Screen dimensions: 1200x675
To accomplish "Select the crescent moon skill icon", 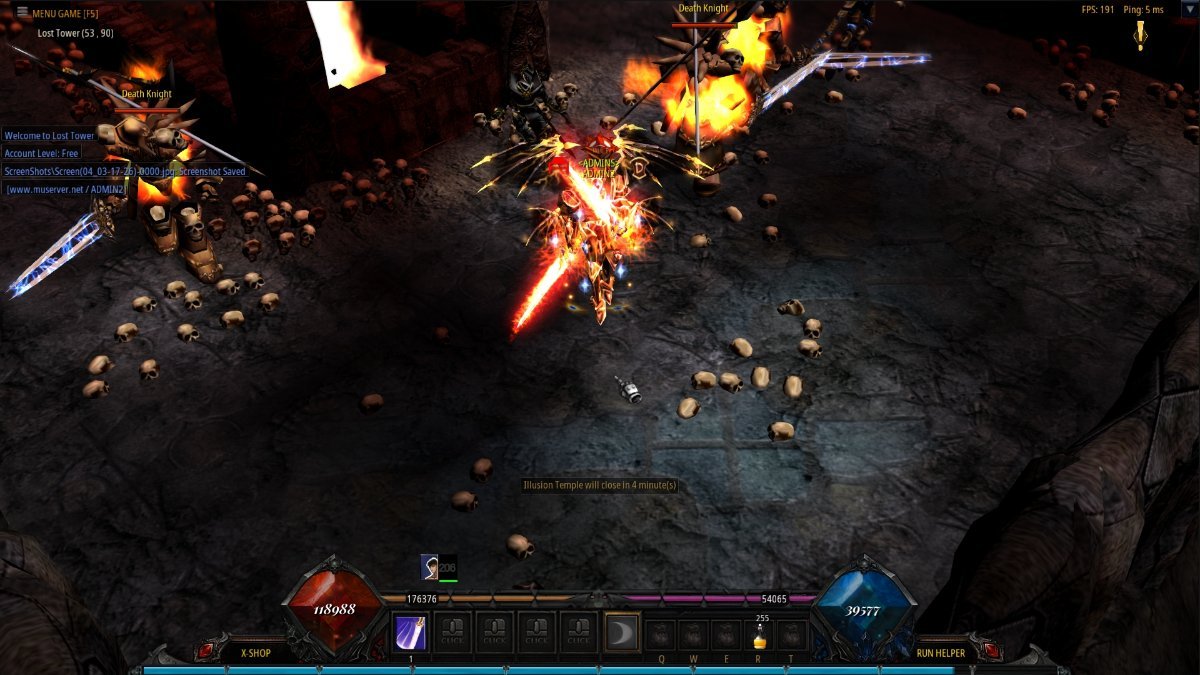I will [622, 632].
